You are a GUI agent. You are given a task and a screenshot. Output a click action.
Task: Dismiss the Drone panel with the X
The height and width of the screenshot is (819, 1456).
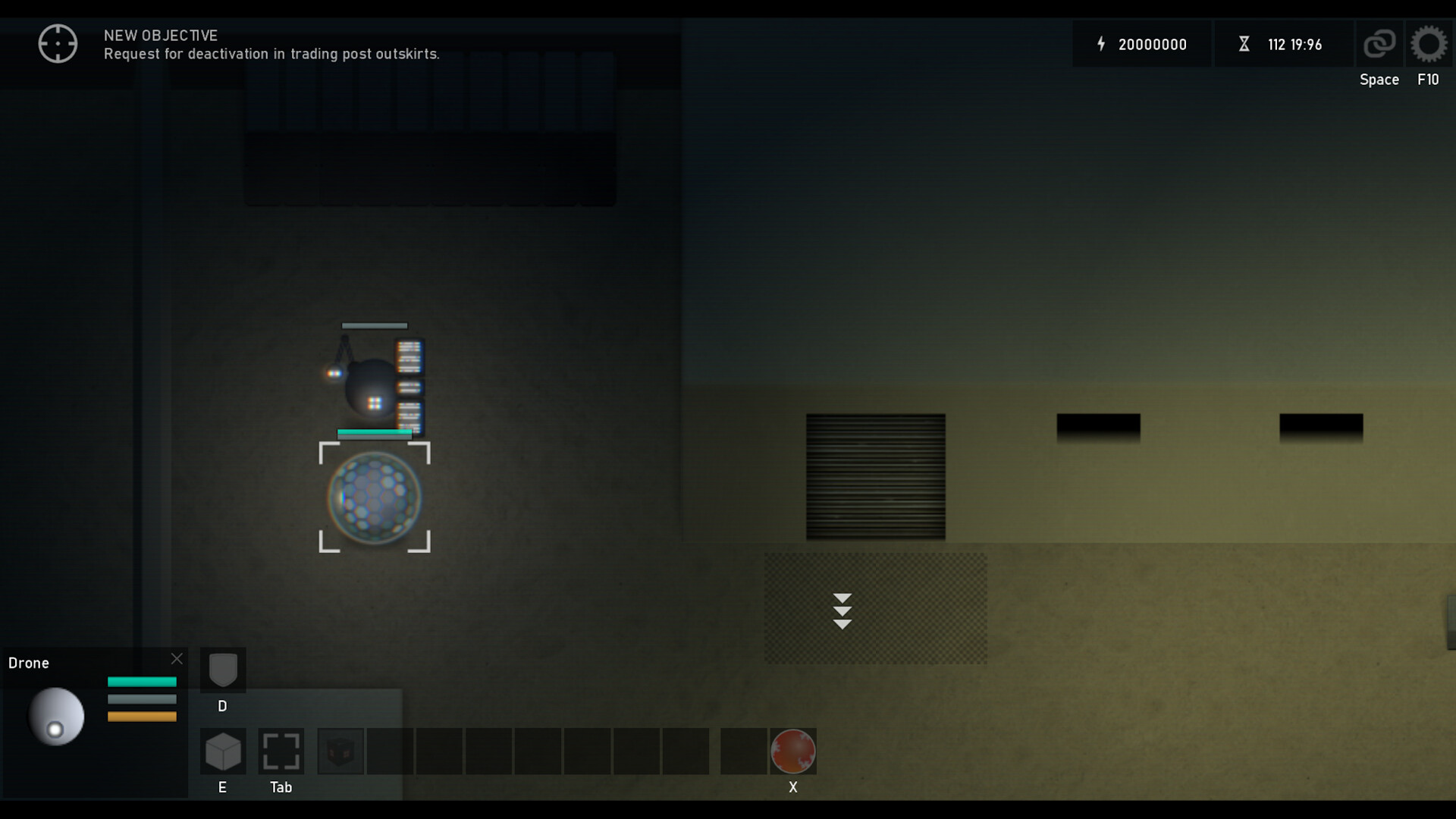point(177,658)
